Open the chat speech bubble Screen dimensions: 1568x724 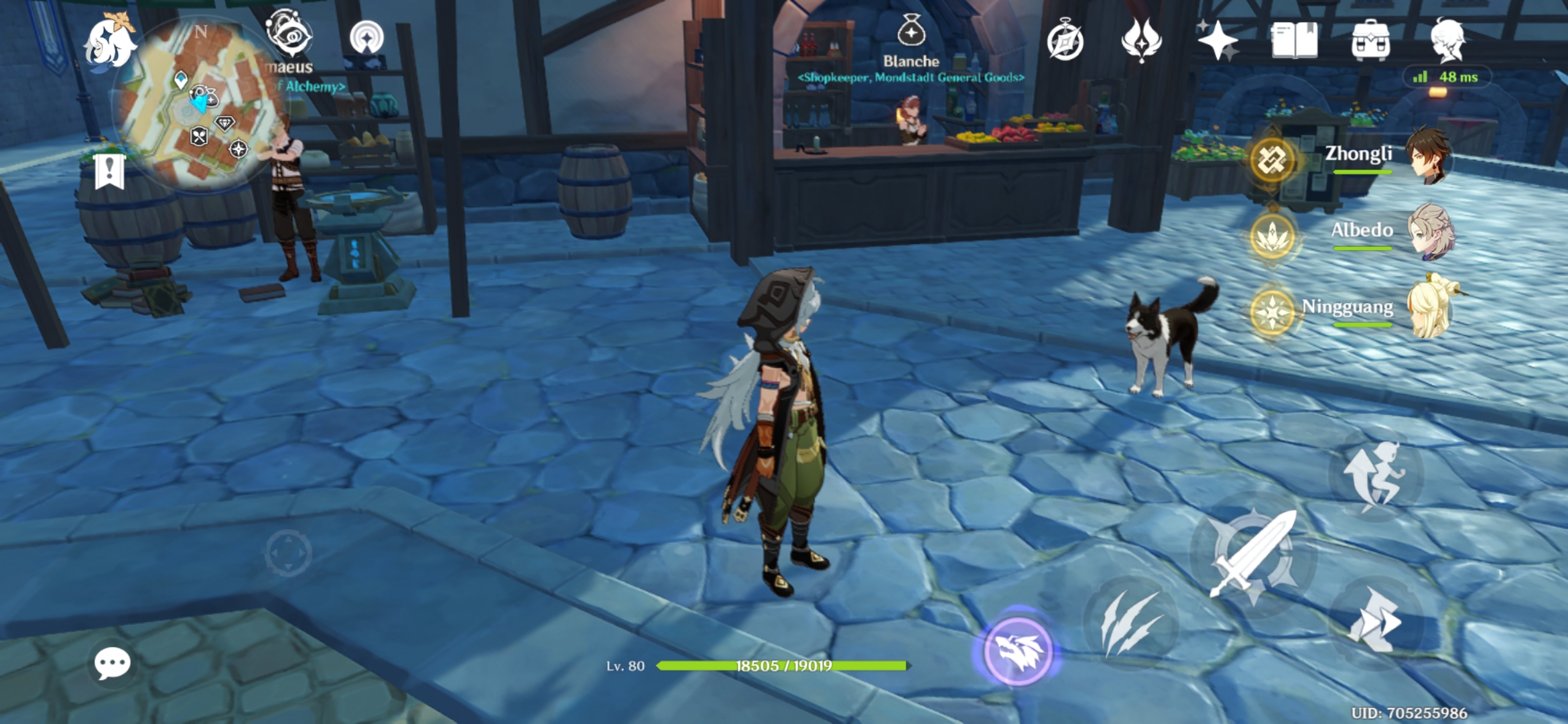[x=112, y=664]
